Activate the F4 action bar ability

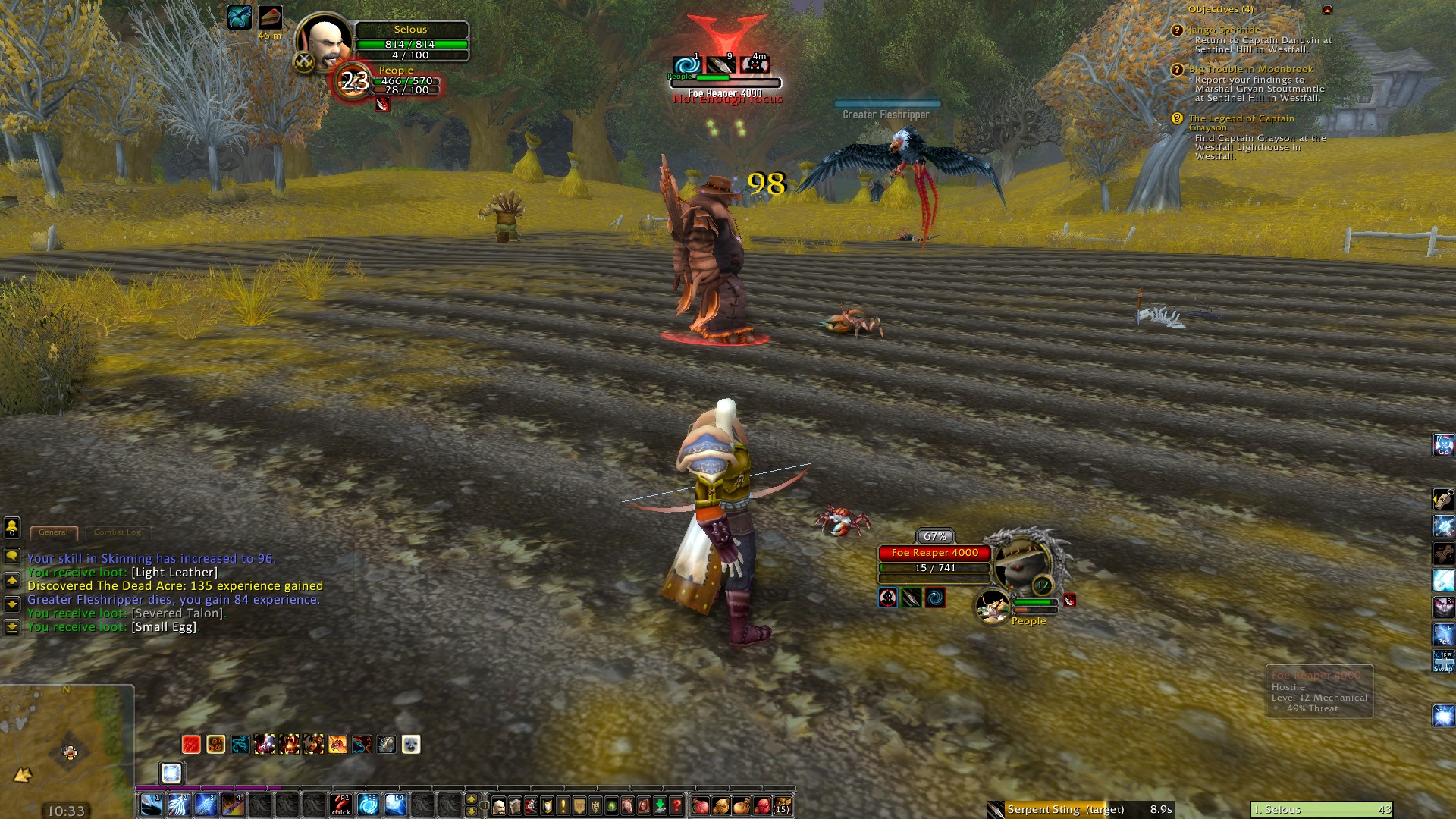[x=395, y=805]
